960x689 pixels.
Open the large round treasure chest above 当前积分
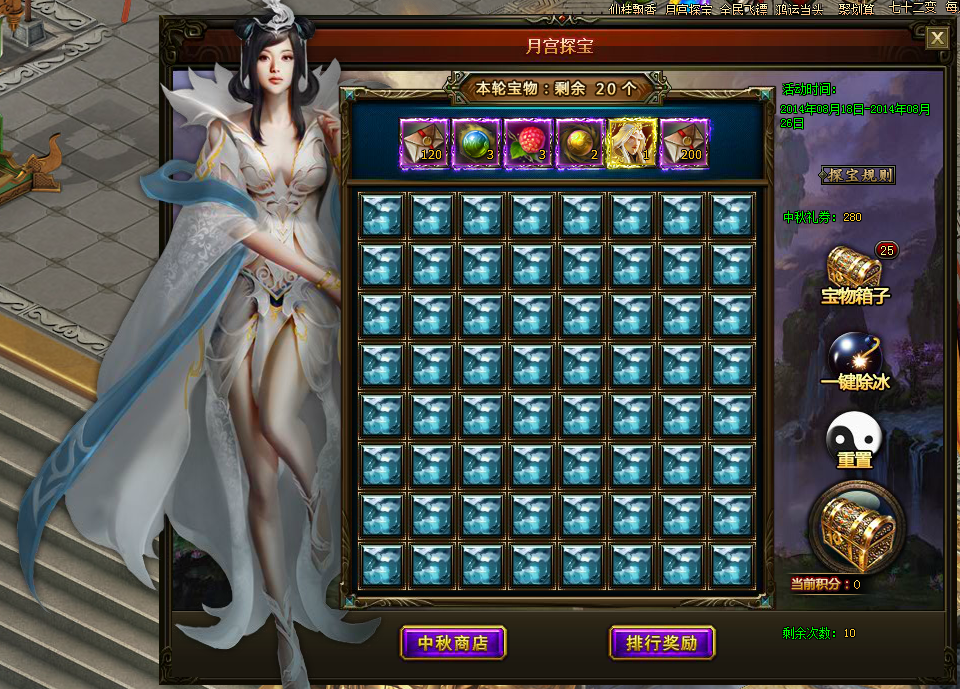tap(855, 527)
